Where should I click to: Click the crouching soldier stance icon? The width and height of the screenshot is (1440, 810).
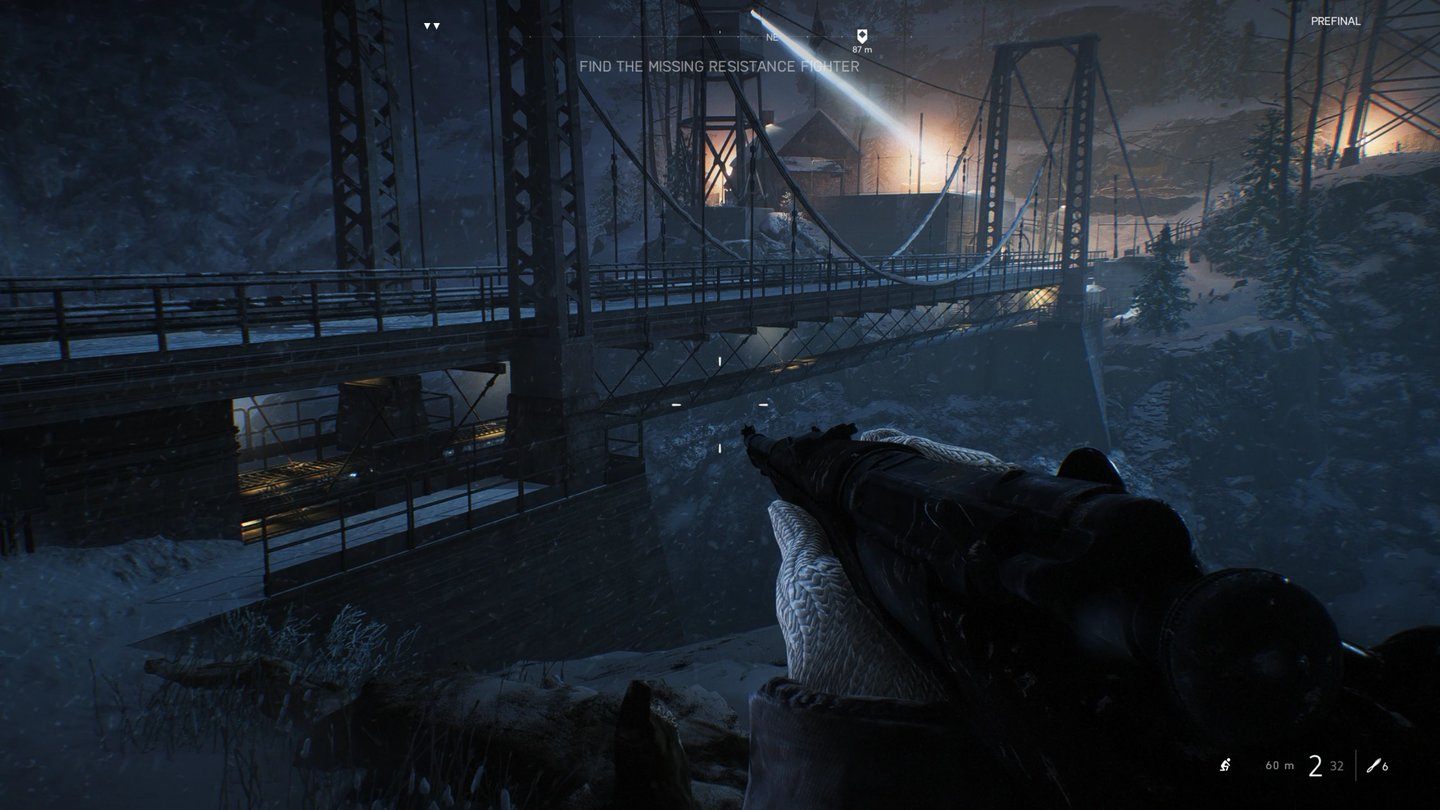1225,766
